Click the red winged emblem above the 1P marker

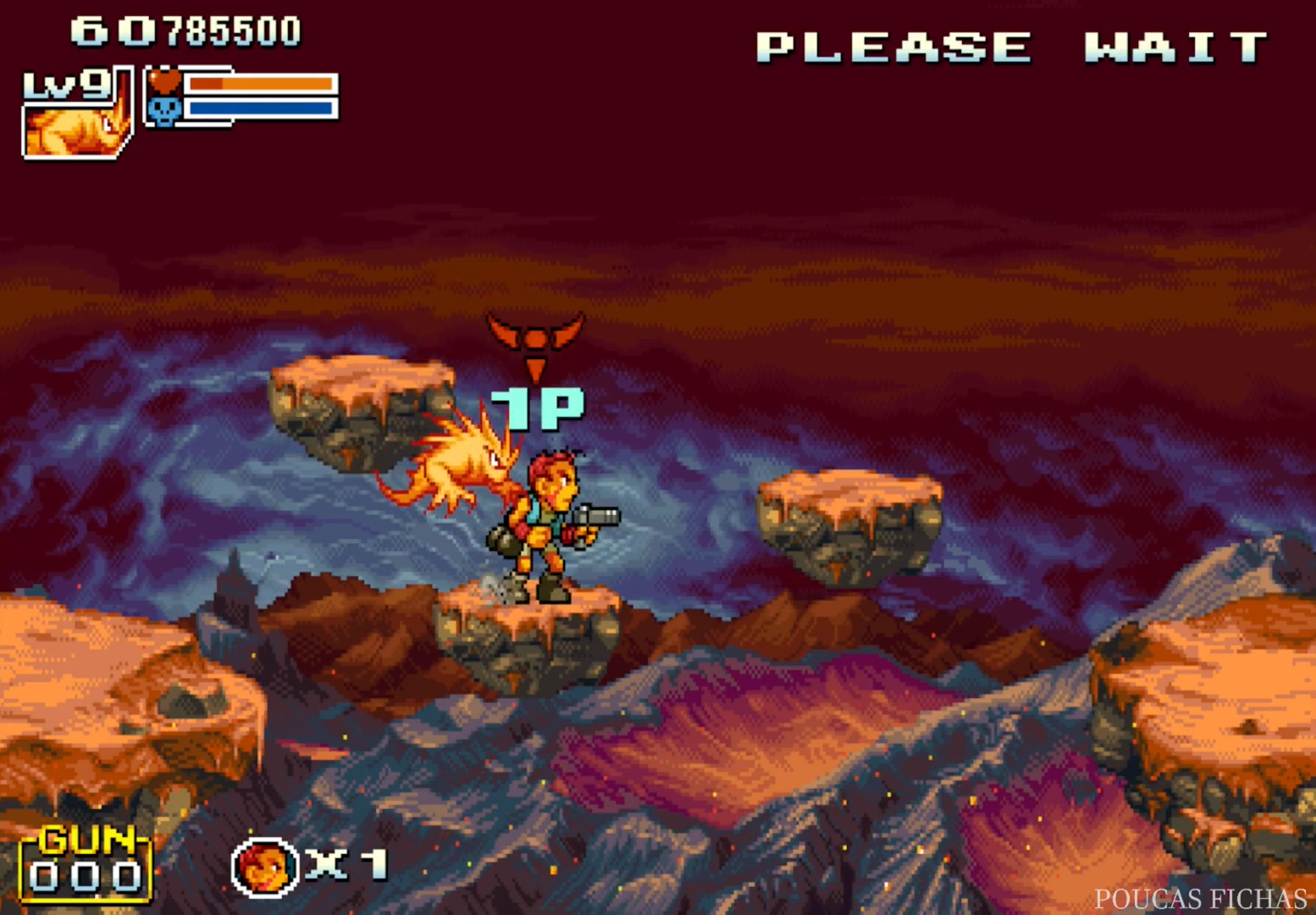(535, 330)
